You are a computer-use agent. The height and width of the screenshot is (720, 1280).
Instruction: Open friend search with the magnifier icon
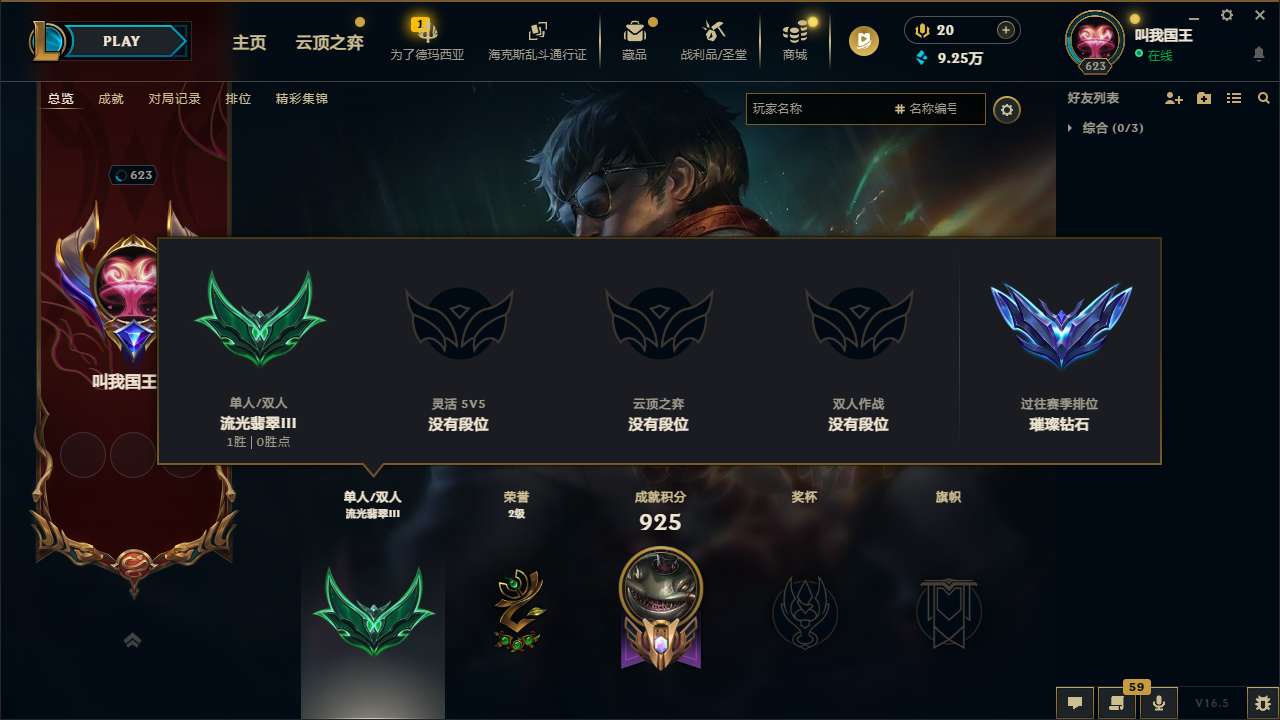click(1263, 98)
